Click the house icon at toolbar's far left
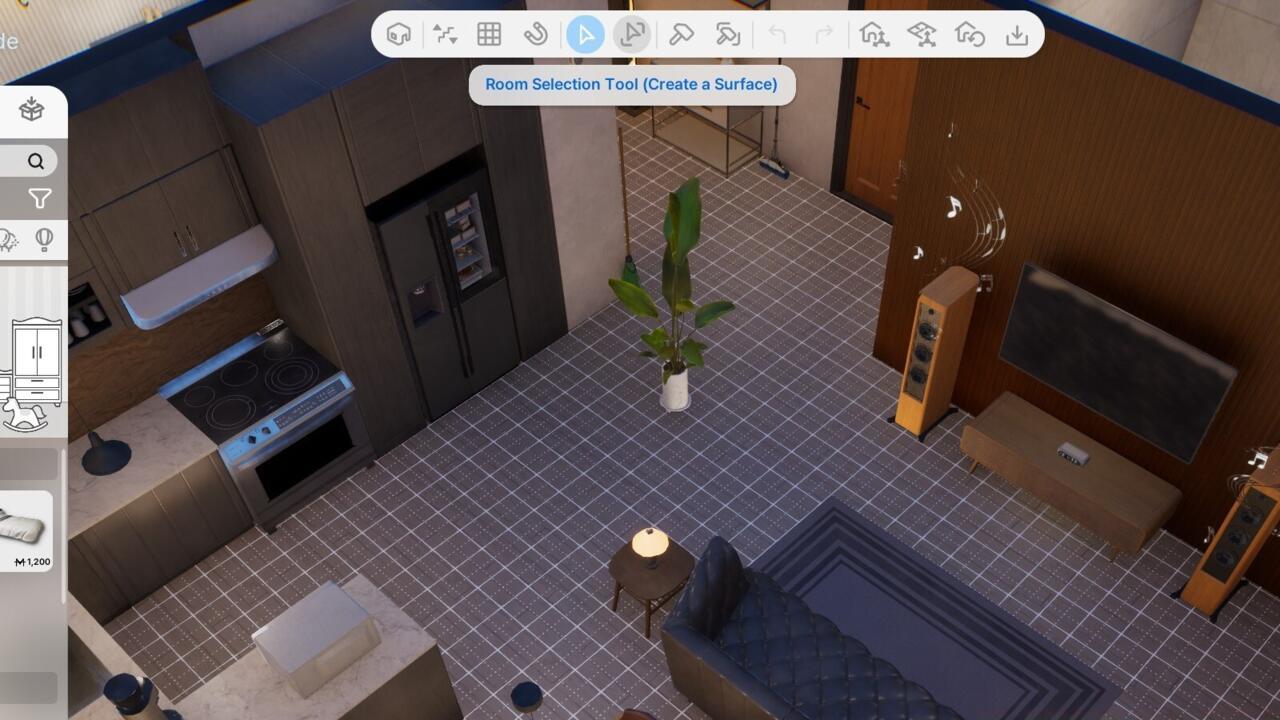The height and width of the screenshot is (720, 1280). tap(398, 35)
